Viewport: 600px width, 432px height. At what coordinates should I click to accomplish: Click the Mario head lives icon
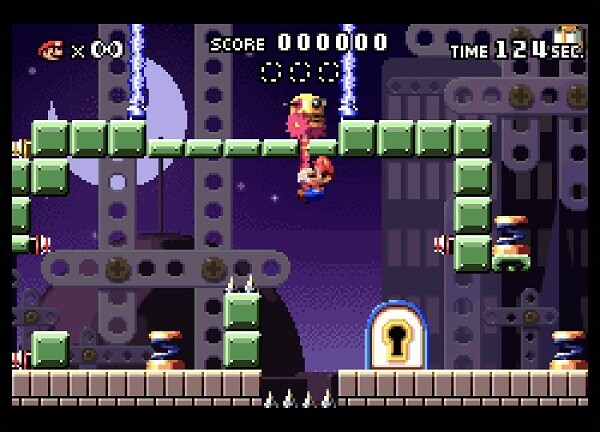(51, 49)
